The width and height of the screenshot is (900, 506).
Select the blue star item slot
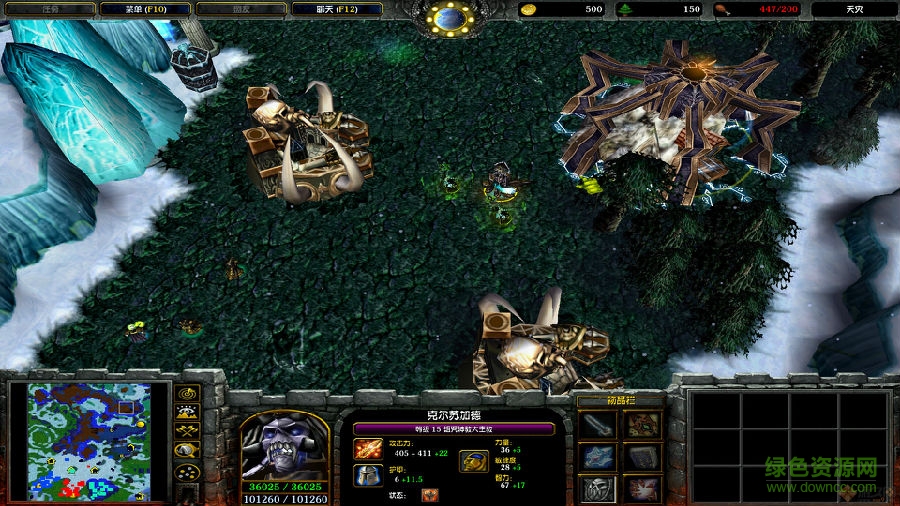[598, 457]
